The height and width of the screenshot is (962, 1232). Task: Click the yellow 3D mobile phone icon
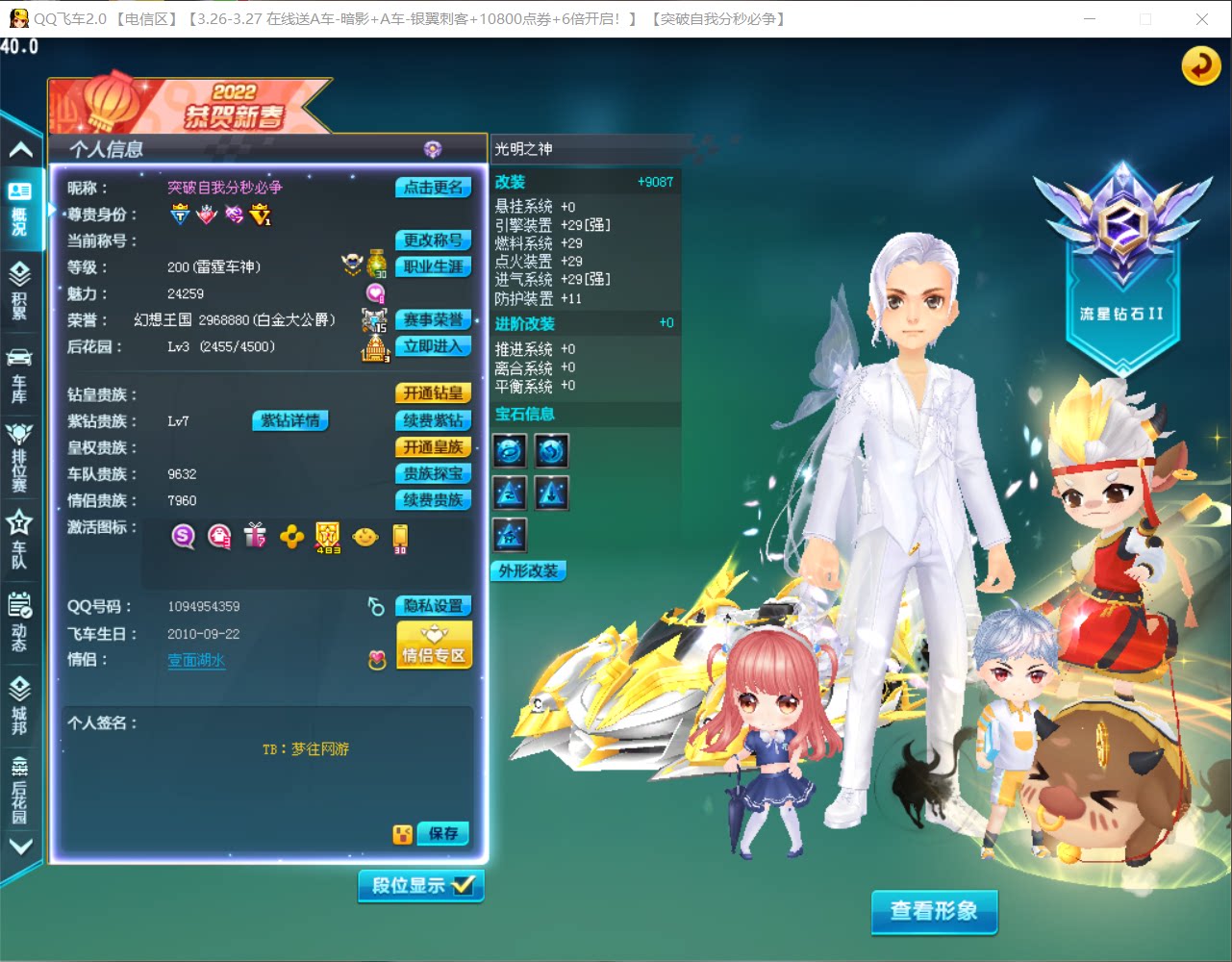click(398, 537)
